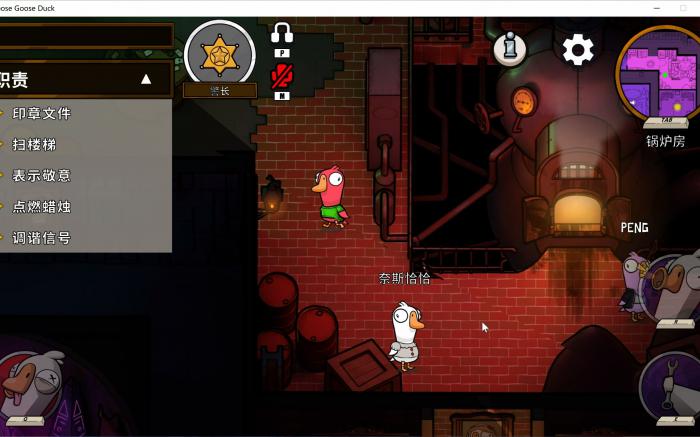The image size is (700, 437).
Task: Select the 扫楼梯 task
Action: (x=34, y=144)
